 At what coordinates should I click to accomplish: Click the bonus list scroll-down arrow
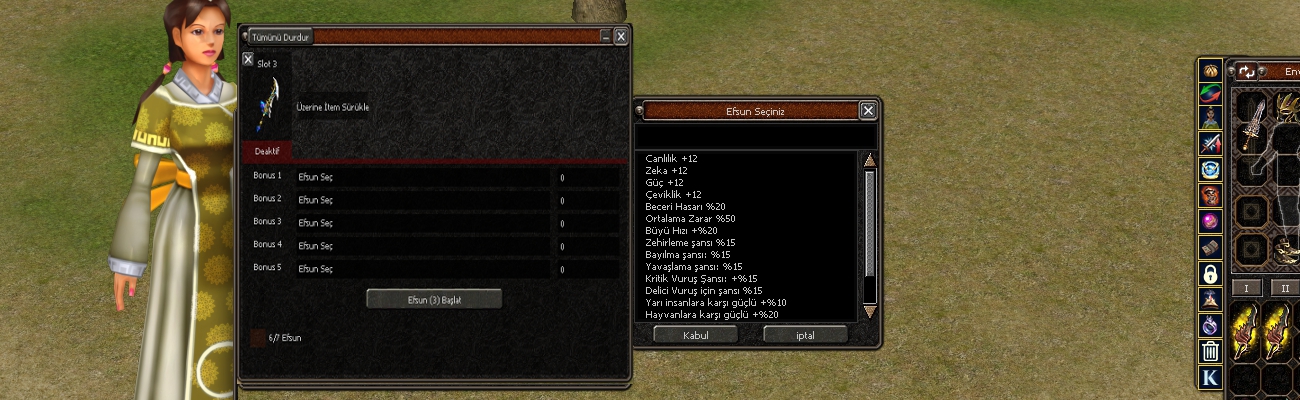(x=869, y=312)
